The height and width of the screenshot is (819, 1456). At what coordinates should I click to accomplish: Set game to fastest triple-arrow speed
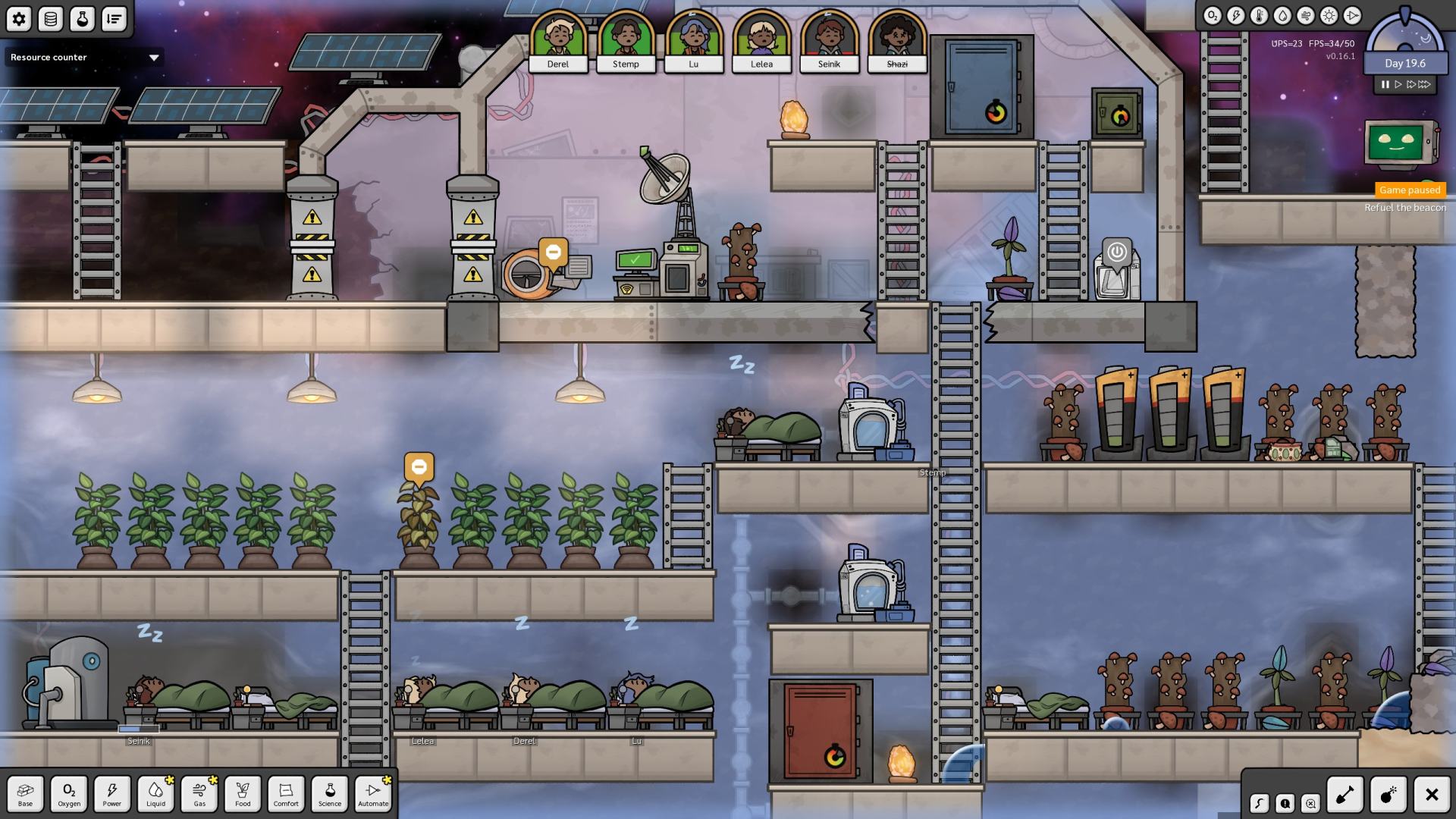click(x=1425, y=85)
